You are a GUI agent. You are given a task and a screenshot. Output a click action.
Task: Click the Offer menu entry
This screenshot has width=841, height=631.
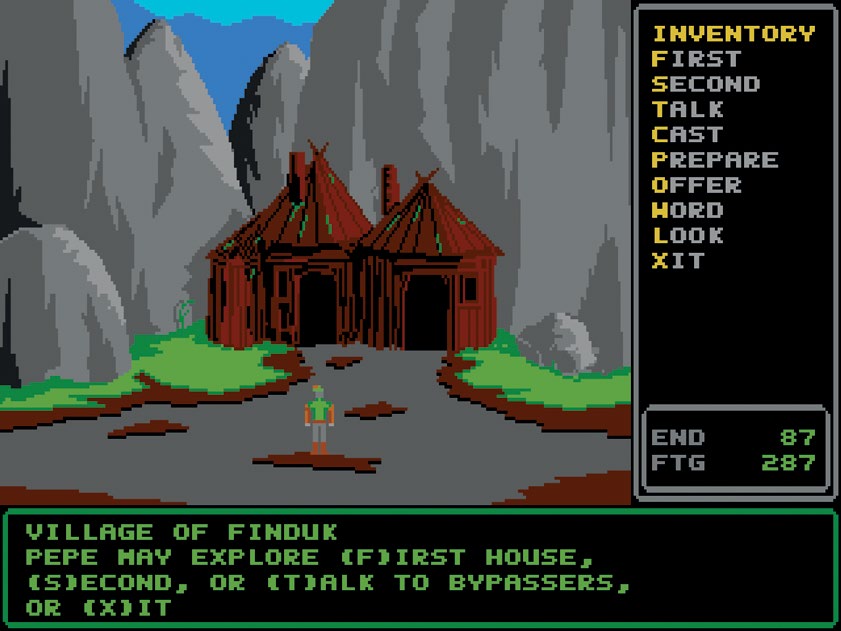coord(697,185)
